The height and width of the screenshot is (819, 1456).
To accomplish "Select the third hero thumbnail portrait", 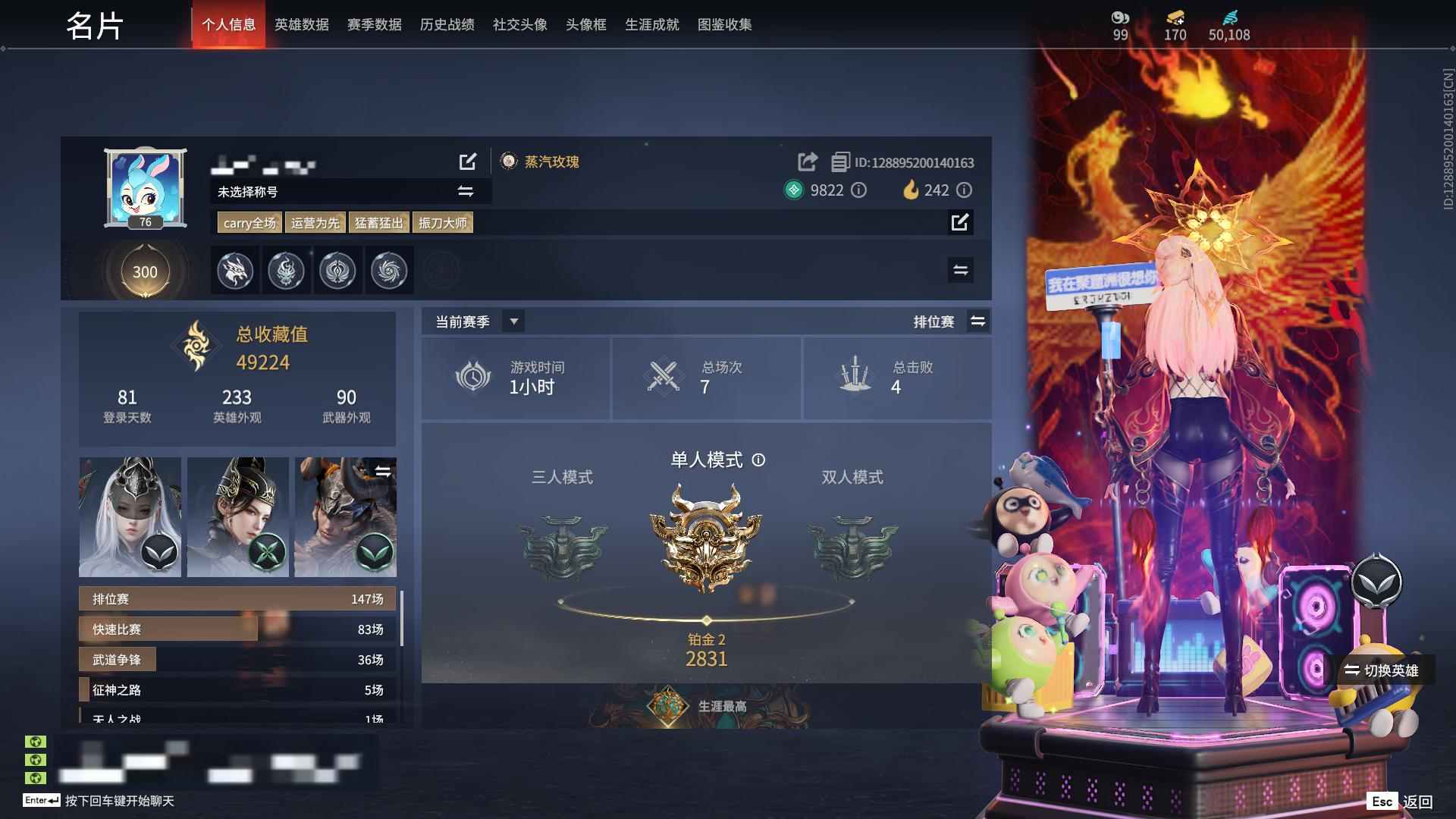I will (345, 516).
